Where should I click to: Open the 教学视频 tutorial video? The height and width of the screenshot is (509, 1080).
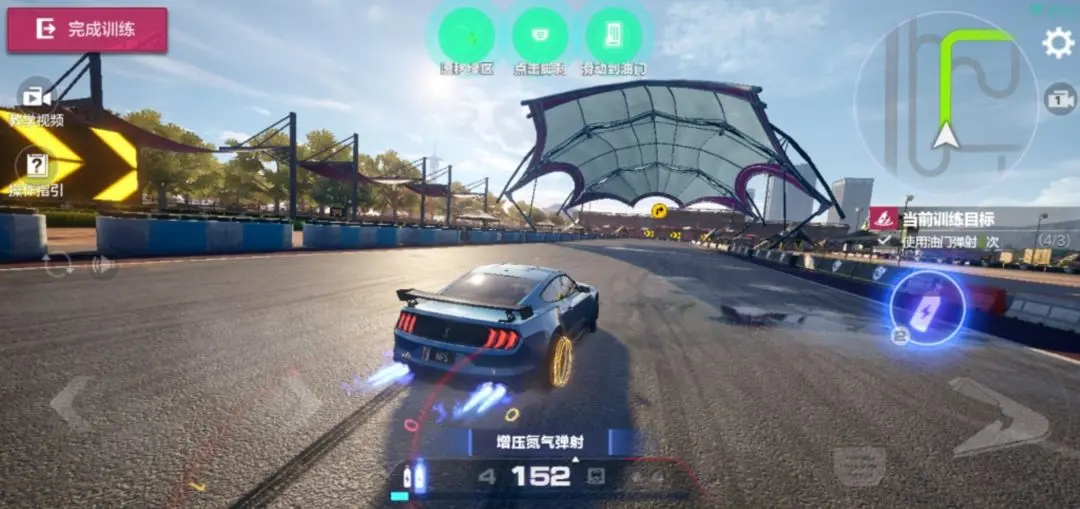(x=37, y=98)
